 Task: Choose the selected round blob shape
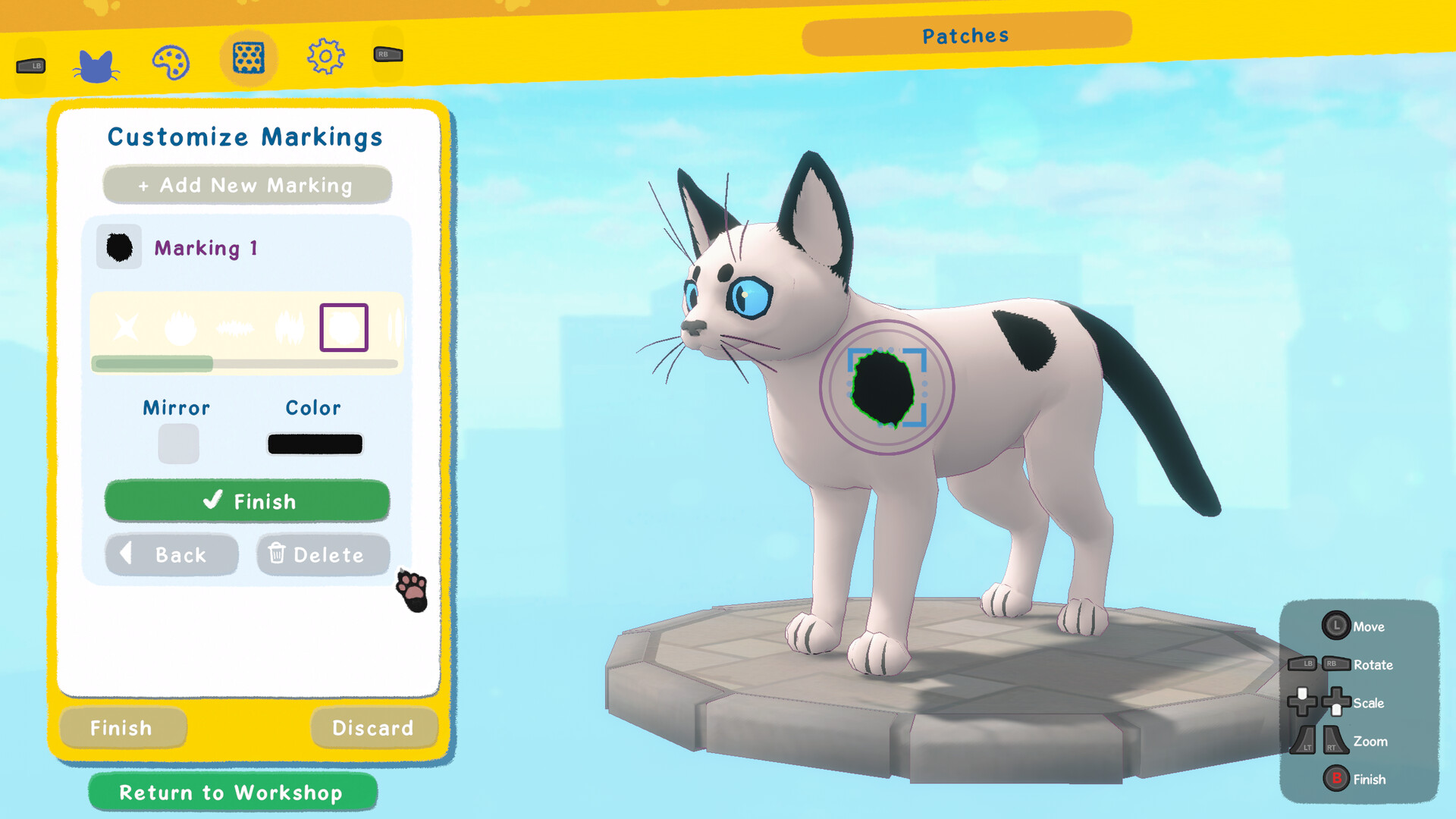point(344,328)
